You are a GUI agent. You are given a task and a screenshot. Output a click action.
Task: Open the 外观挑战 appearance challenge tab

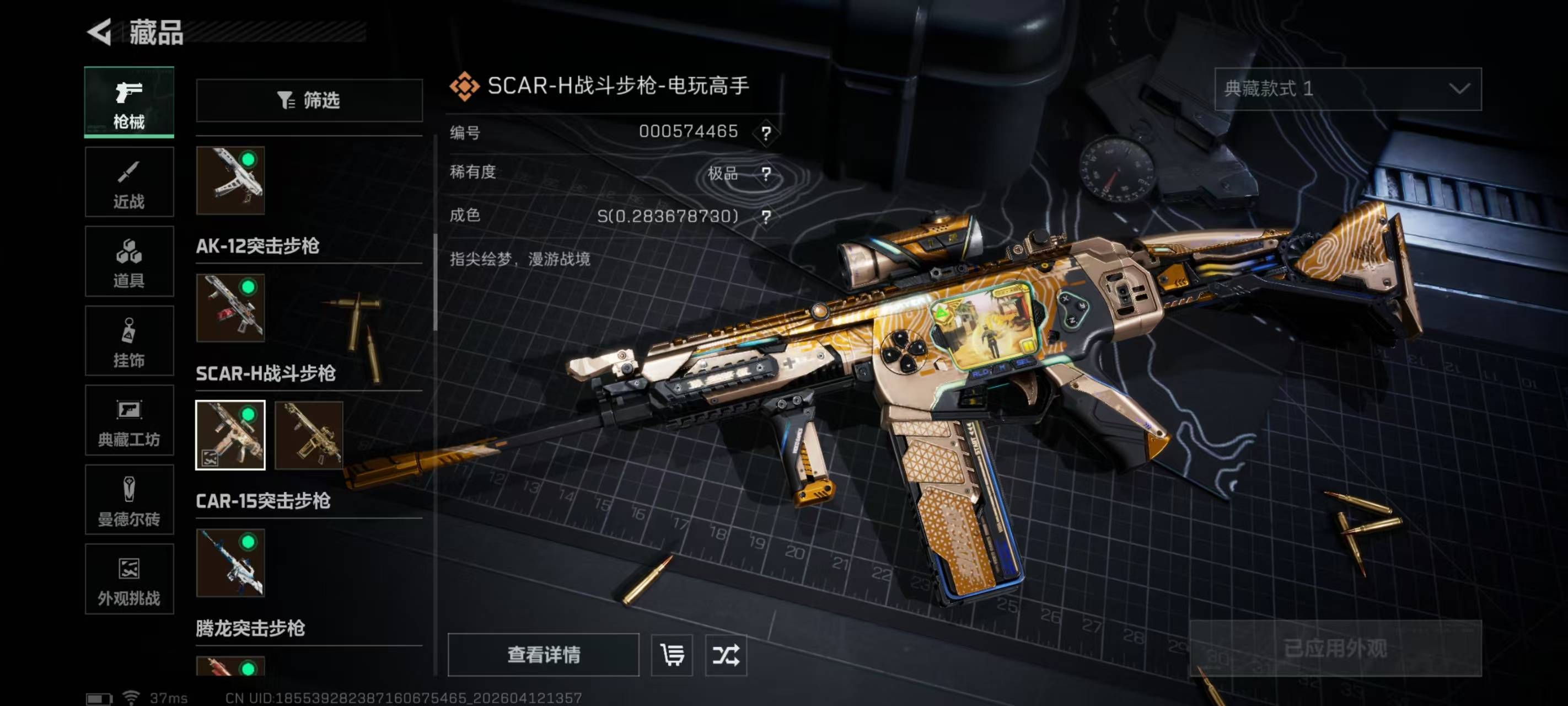(x=129, y=579)
